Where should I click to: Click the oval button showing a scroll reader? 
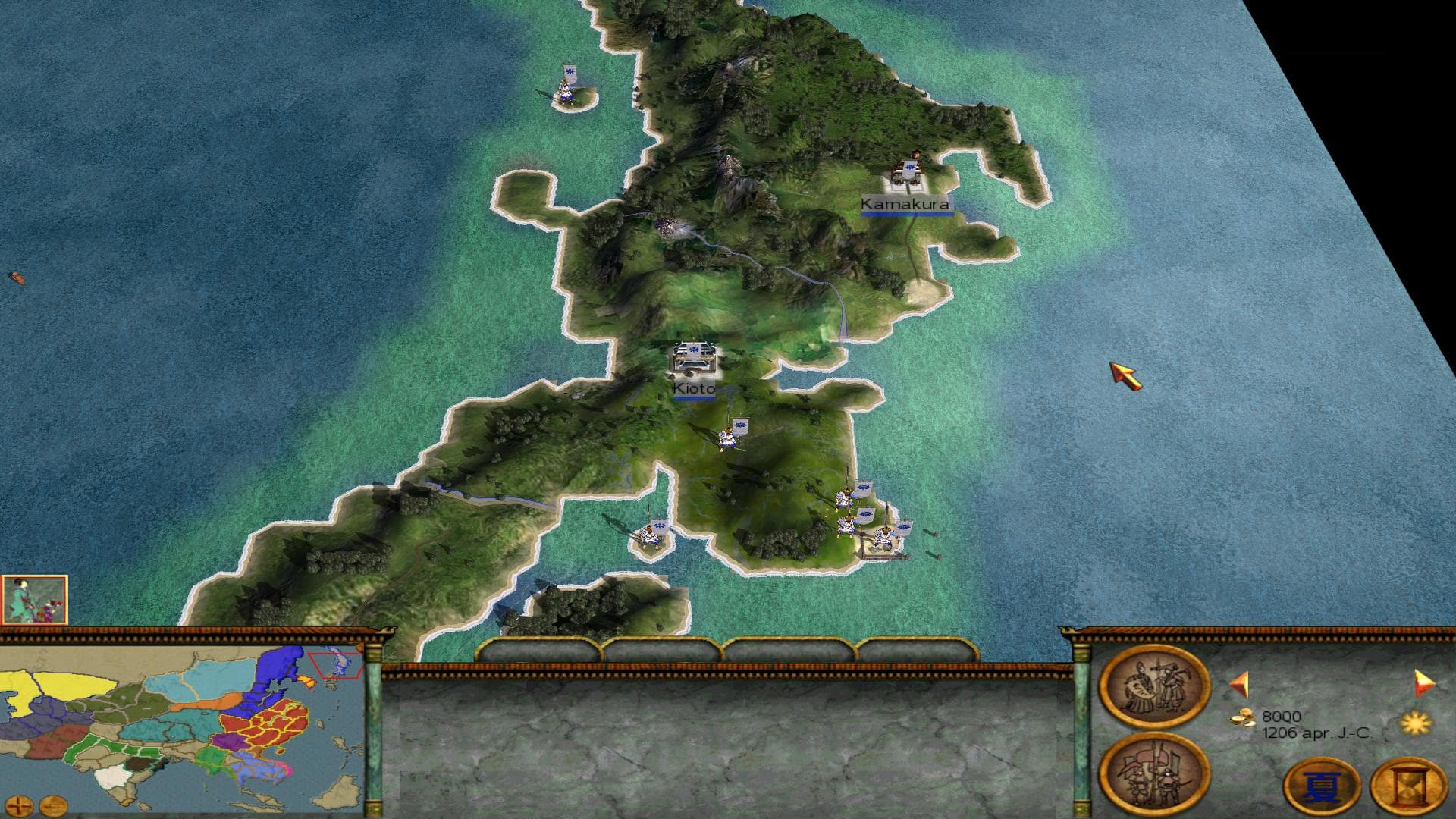tap(1153, 687)
